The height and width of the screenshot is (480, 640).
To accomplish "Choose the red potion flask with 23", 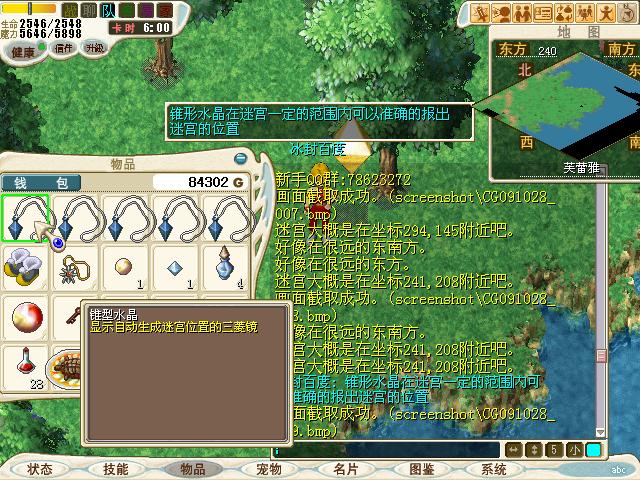I will [x=24, y=366].
